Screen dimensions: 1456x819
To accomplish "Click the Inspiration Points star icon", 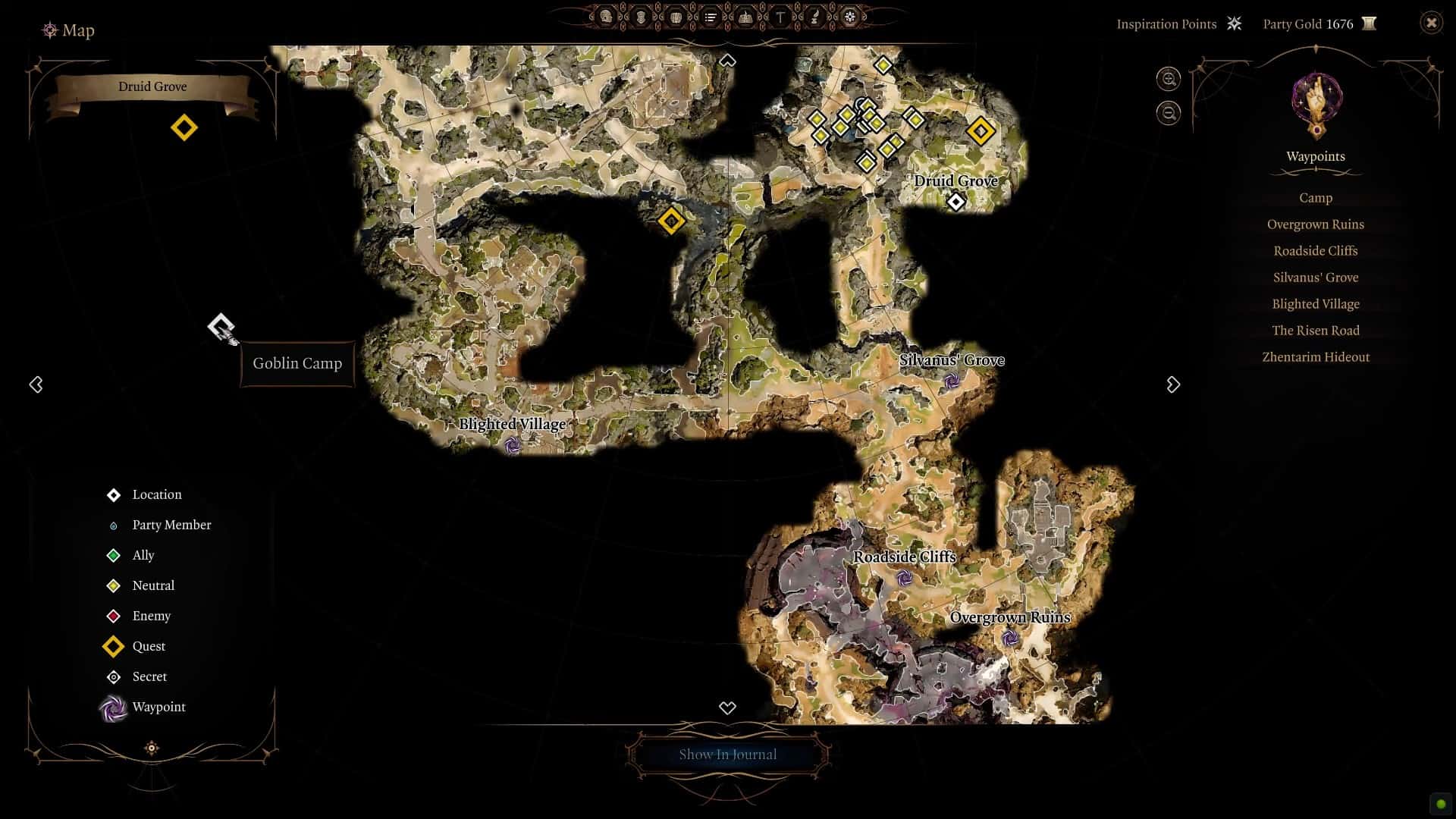I will 1234,24.
